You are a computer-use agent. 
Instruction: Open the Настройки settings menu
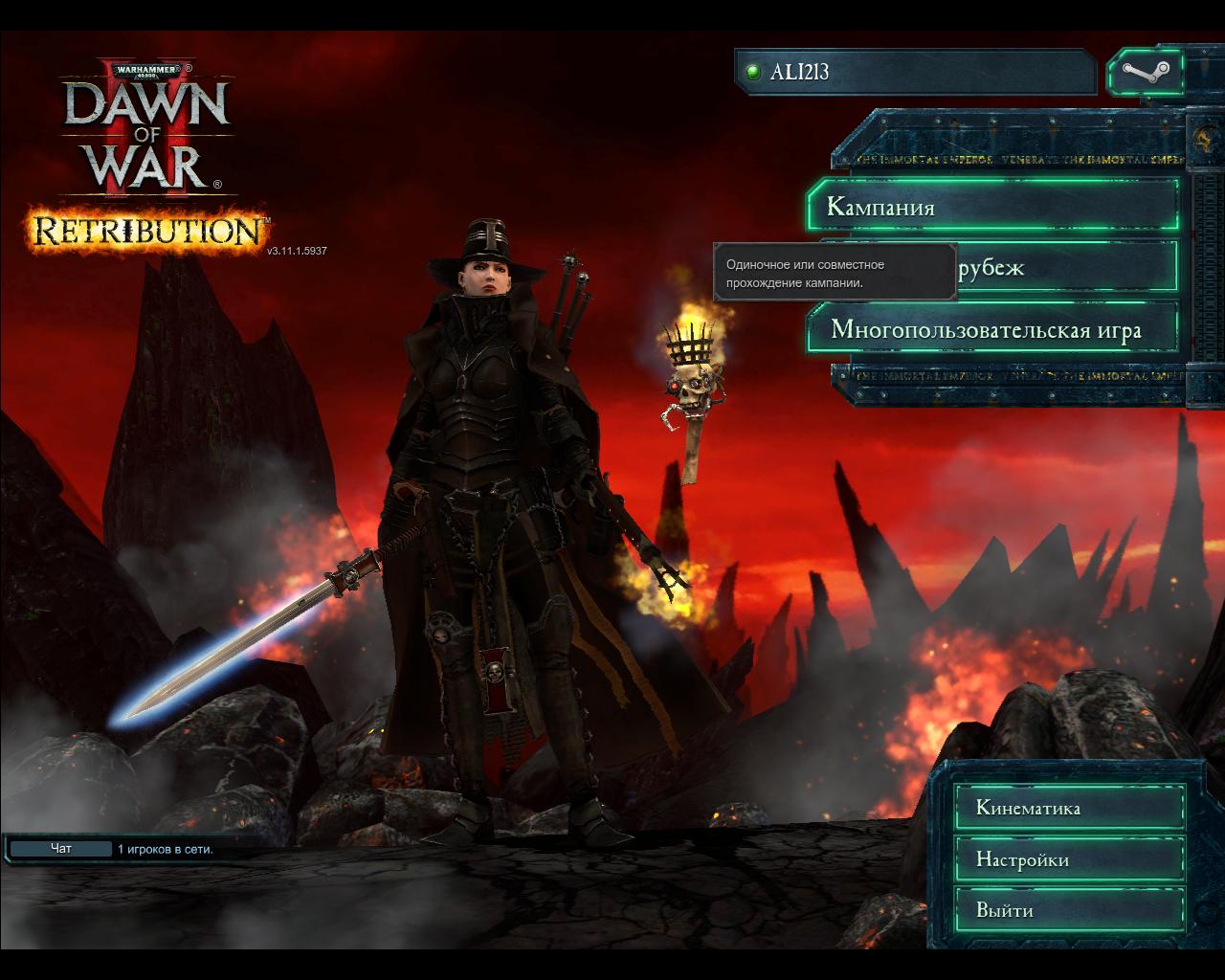coord(1069,859)
